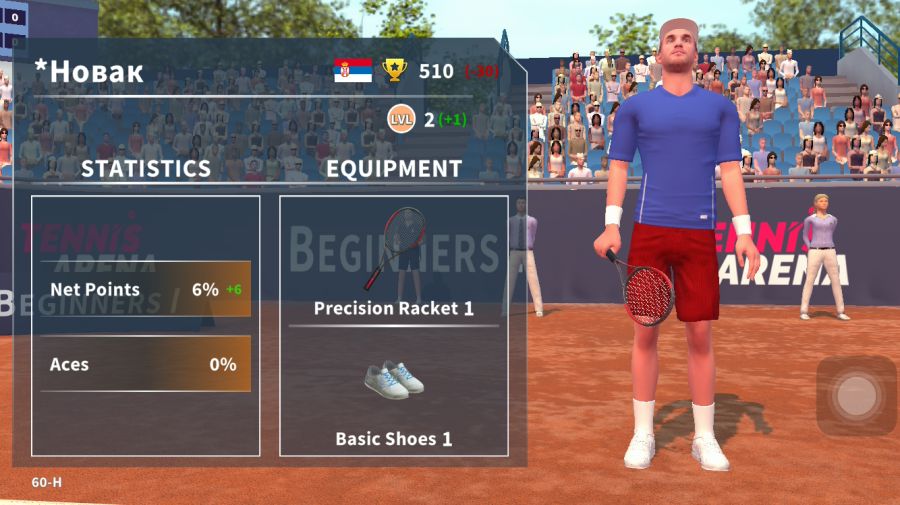900x505 pixels.
Task: Select the Precision Racket 1 equipment slot
Action: (x=394, y=262)
